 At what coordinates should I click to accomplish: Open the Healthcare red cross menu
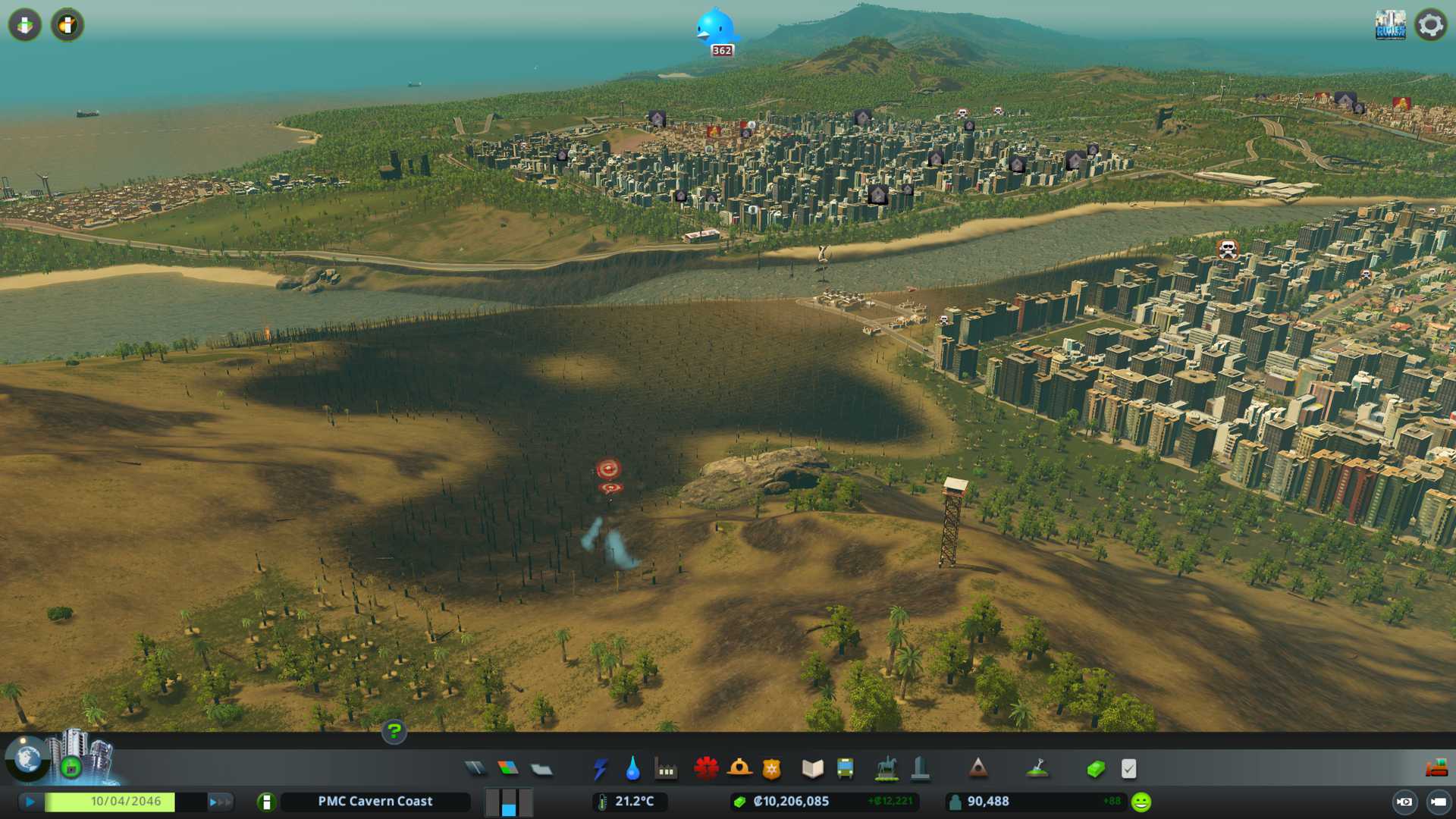[706, 769]
